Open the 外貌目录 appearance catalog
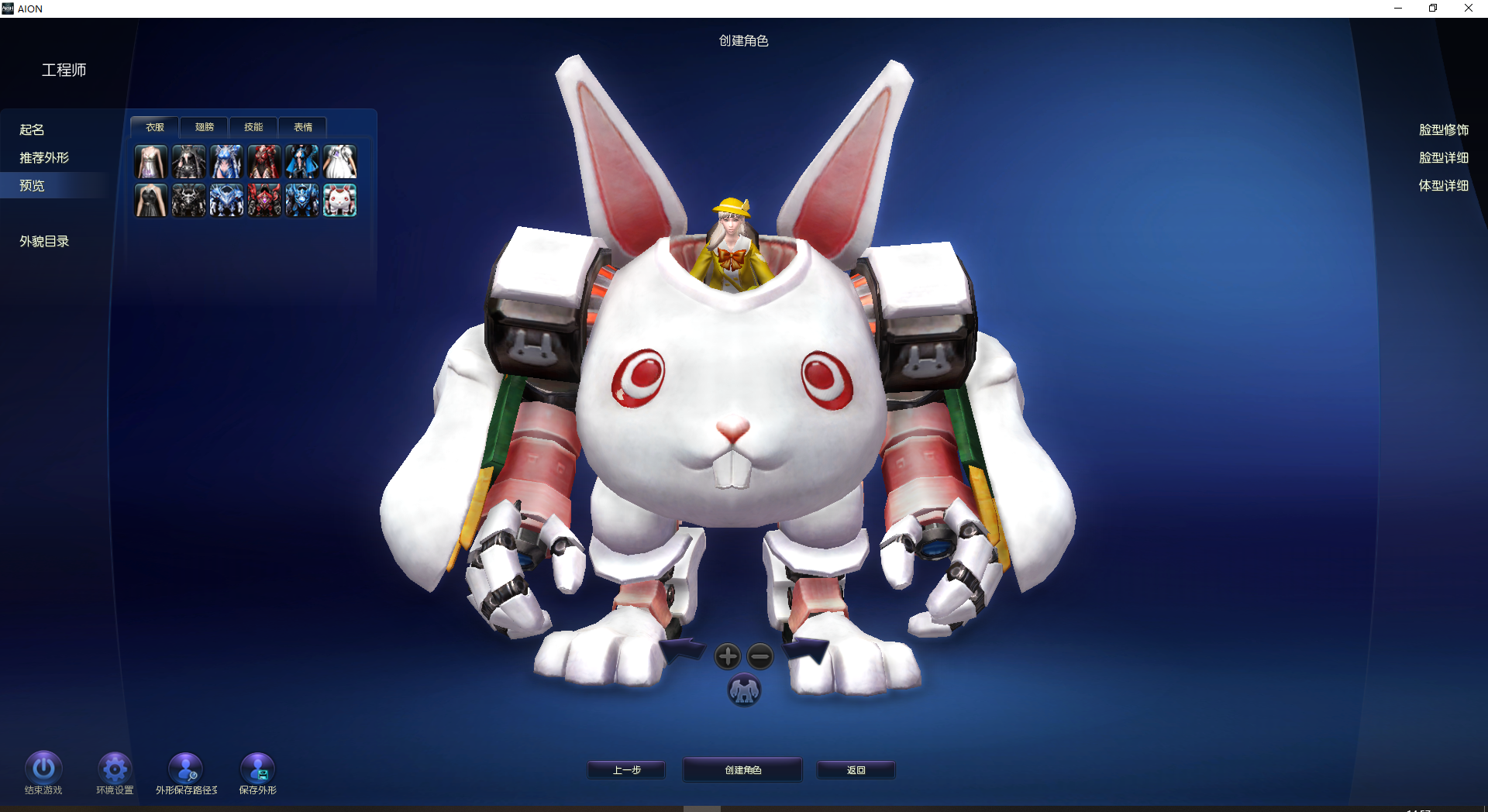 pos(44,242)
